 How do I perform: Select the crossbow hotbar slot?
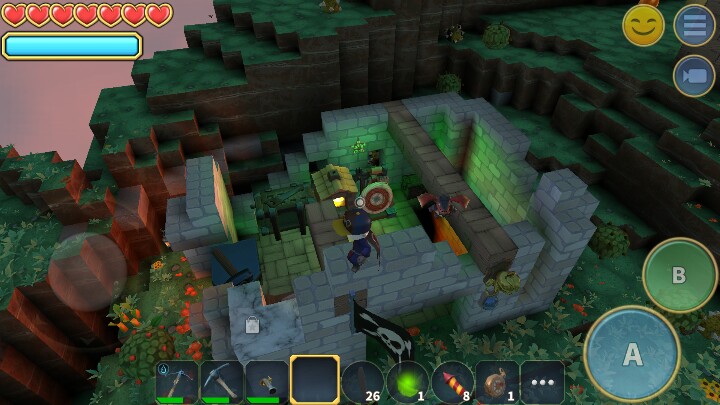(x=177, y=381)
